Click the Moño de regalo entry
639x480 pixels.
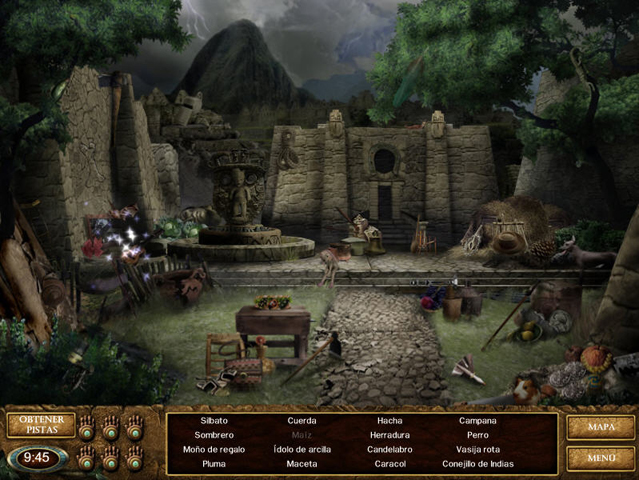point(214,450)
